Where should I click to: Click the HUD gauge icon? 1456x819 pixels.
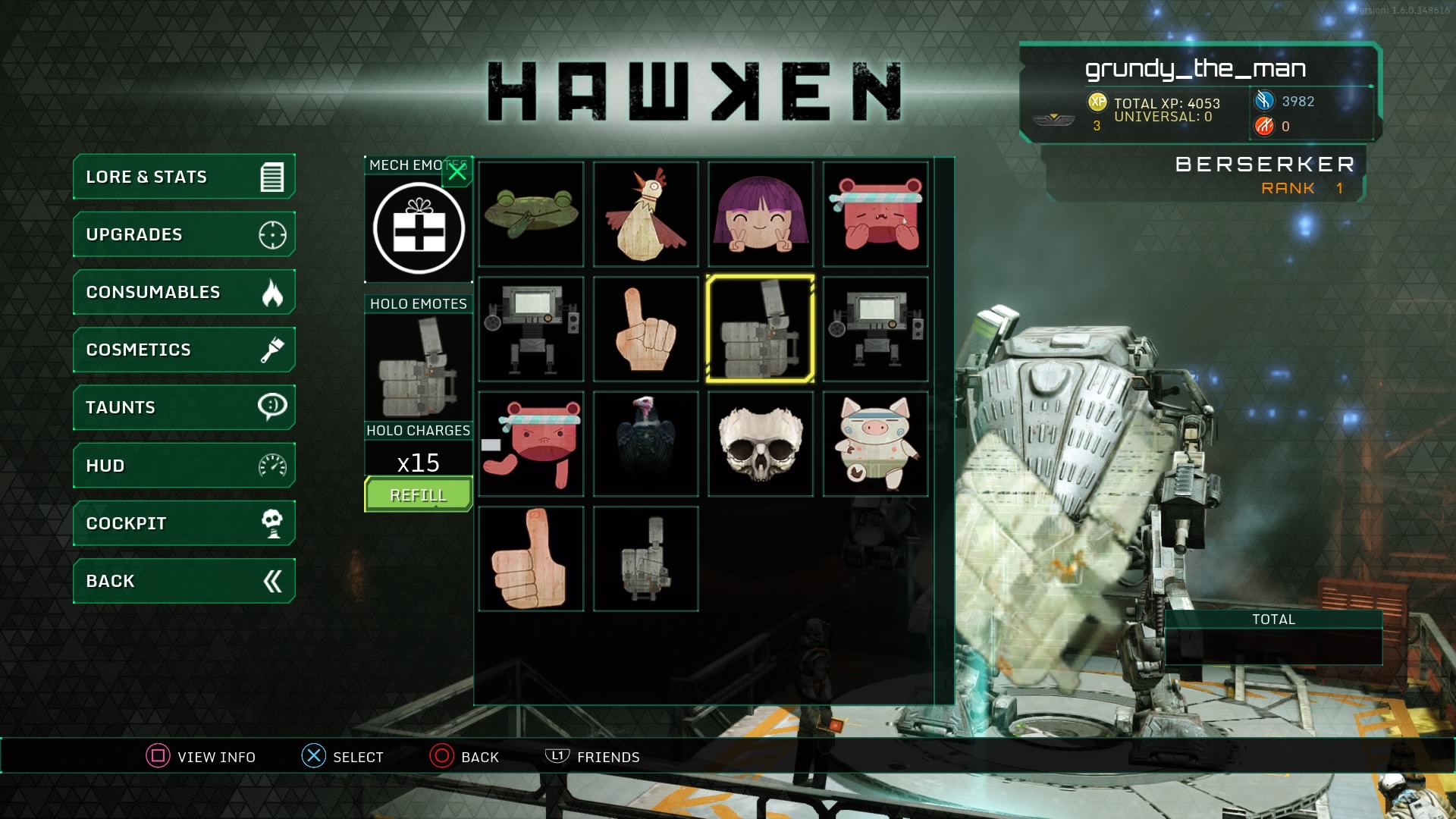point(271,465)
